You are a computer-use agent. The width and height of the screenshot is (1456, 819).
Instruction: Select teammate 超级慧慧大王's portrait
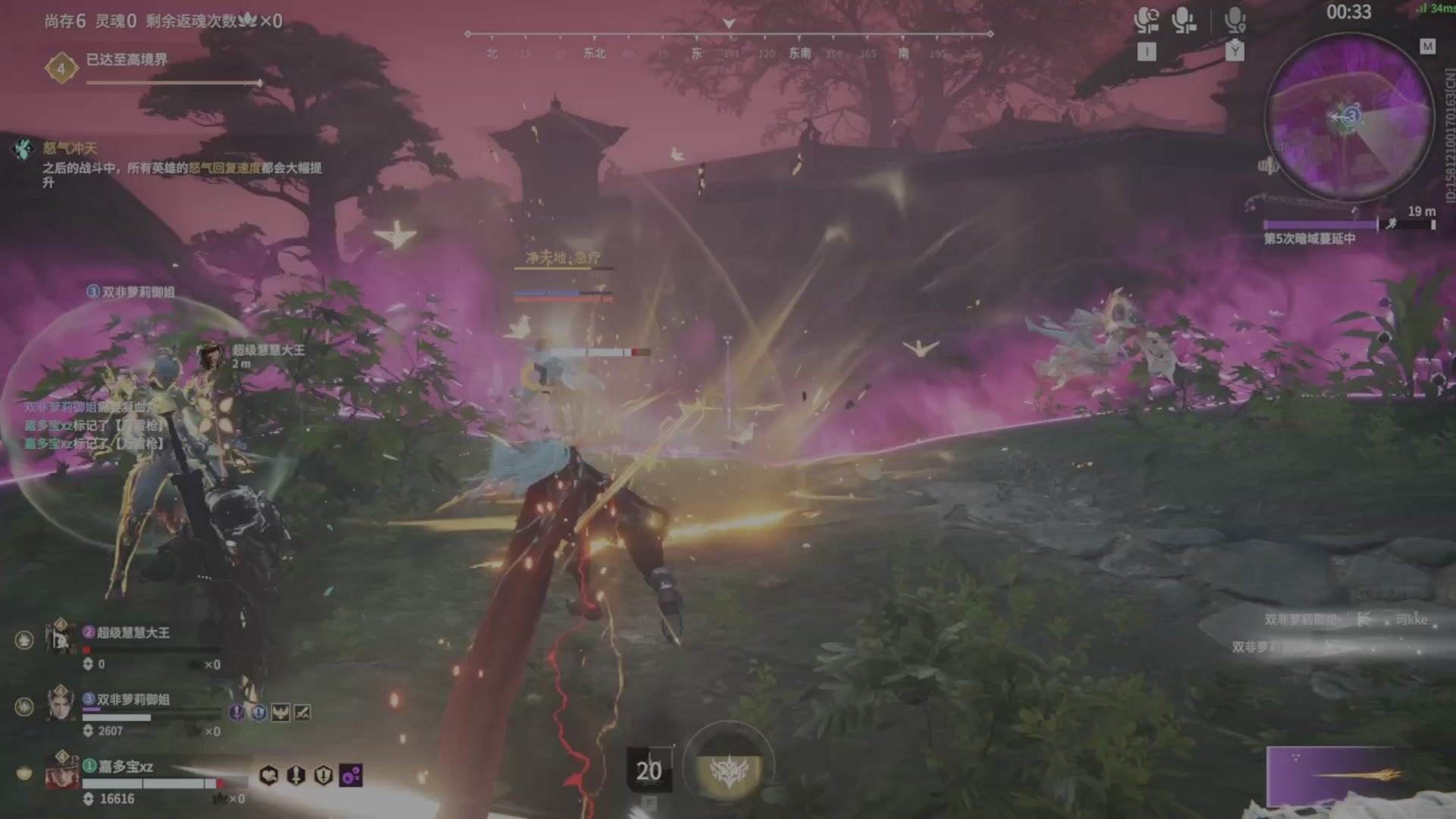point(60,637)
